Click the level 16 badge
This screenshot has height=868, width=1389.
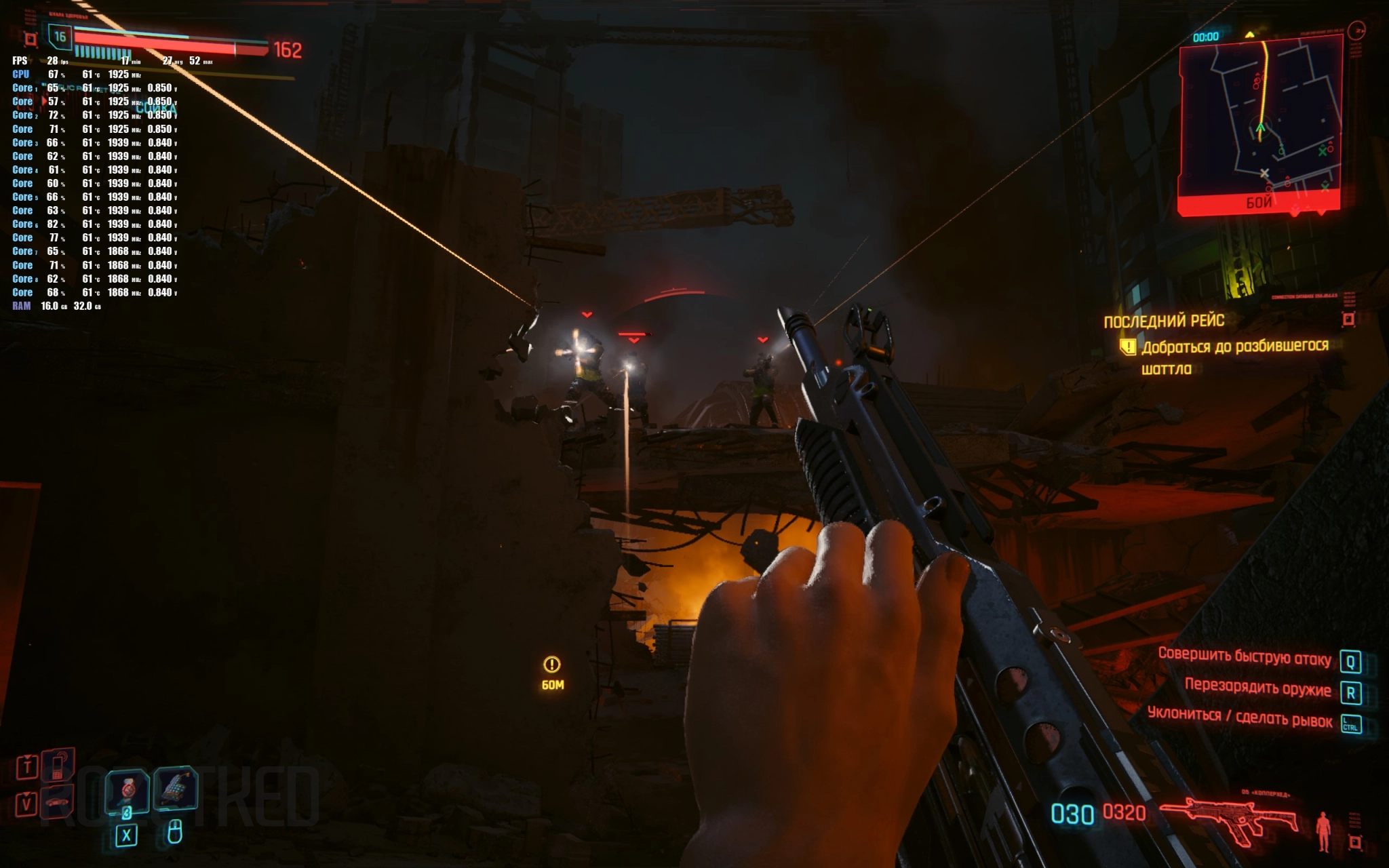point(60,37)
